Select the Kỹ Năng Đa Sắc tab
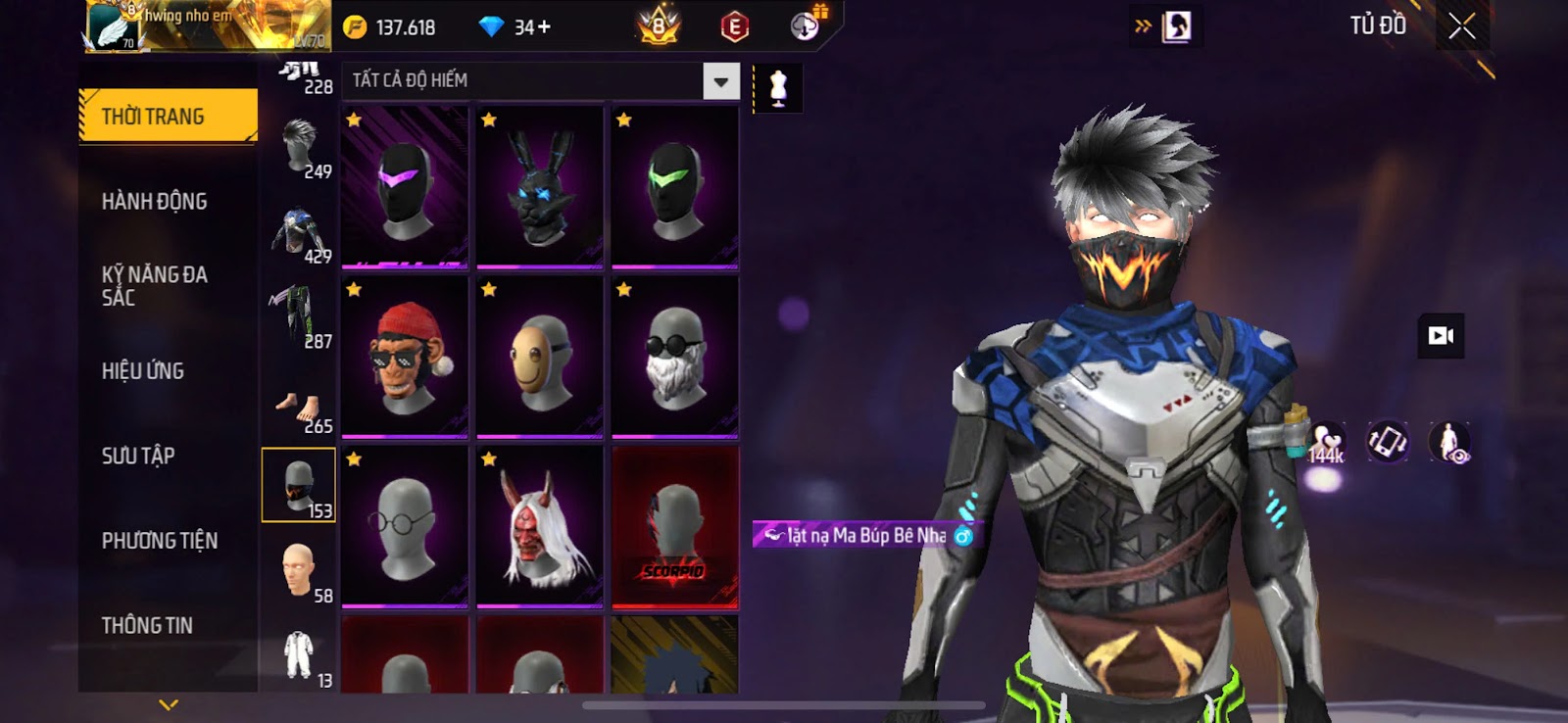This screenshot has height=723, width=1568. 155,286
